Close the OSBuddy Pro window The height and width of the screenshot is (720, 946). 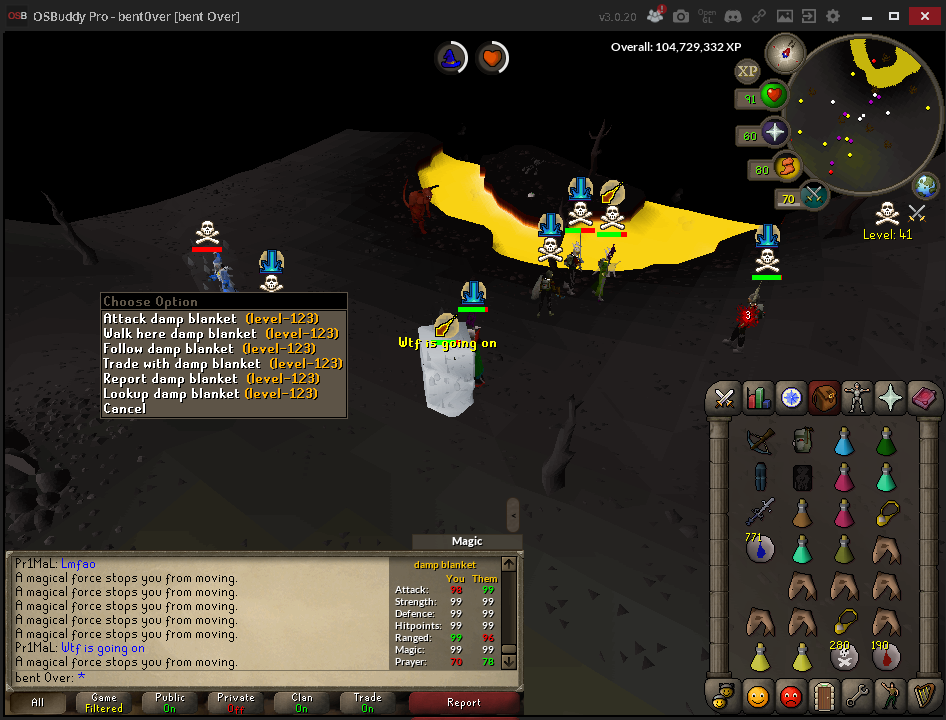tap(922, 16)
